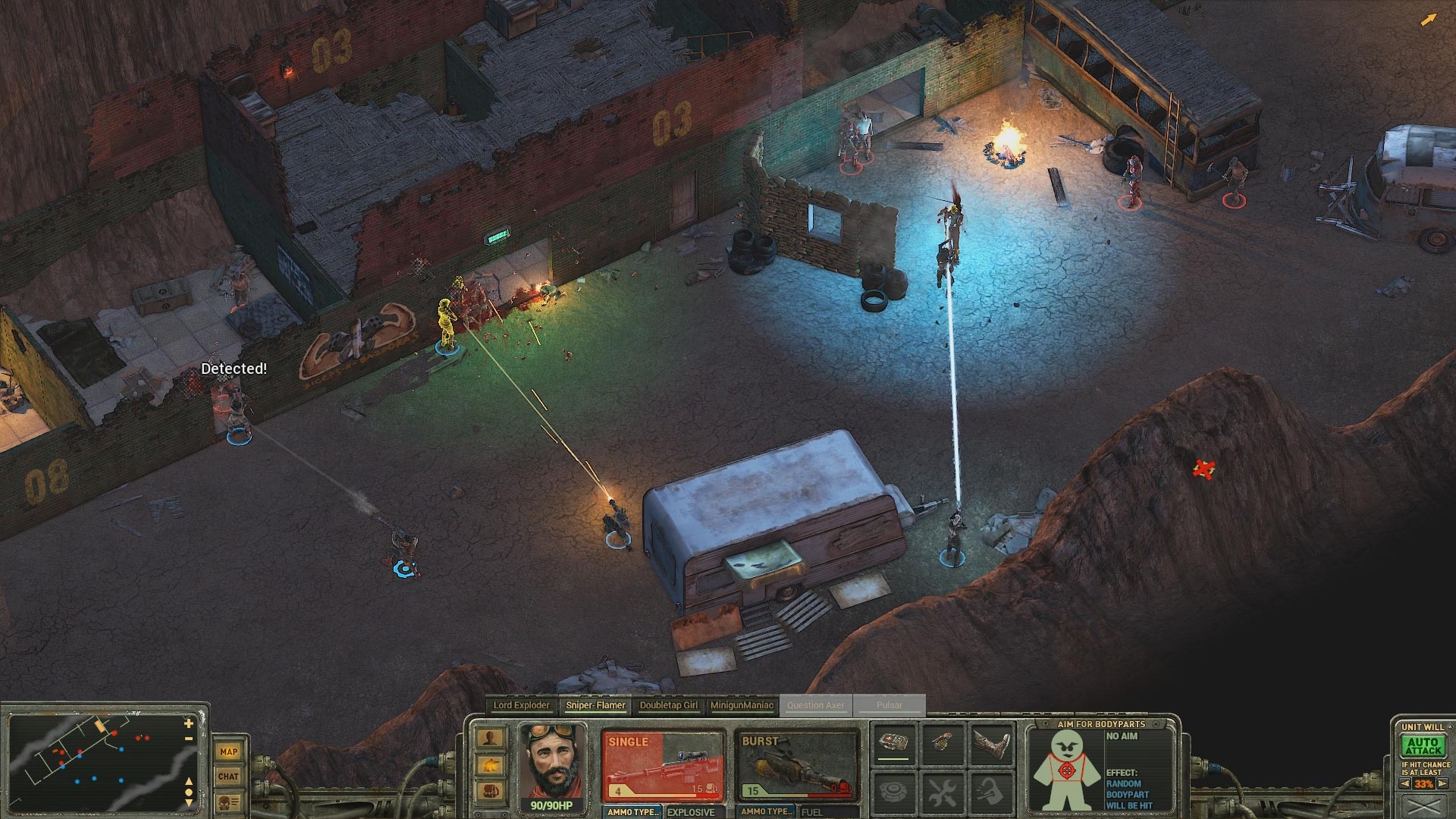The width and height of the screenshot is (1456, 819).
Task: Select the Lord Exploder character tab
Action: tap(521, 705)
